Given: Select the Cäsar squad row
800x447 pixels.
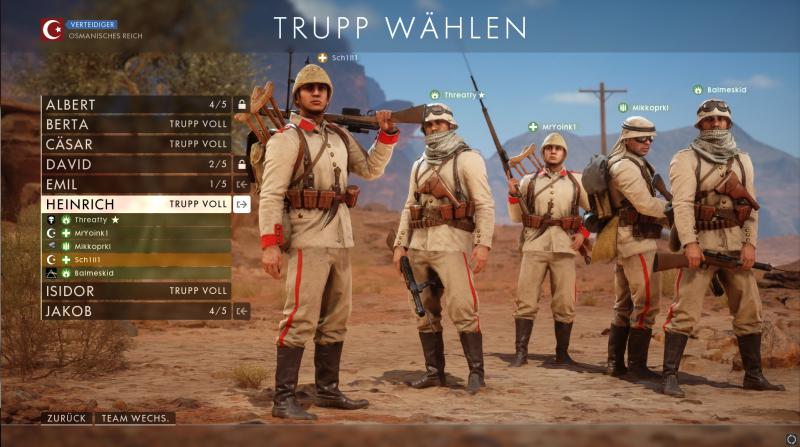Looking at the screenshot, I should pyautogui.click(x=136, y=144).
